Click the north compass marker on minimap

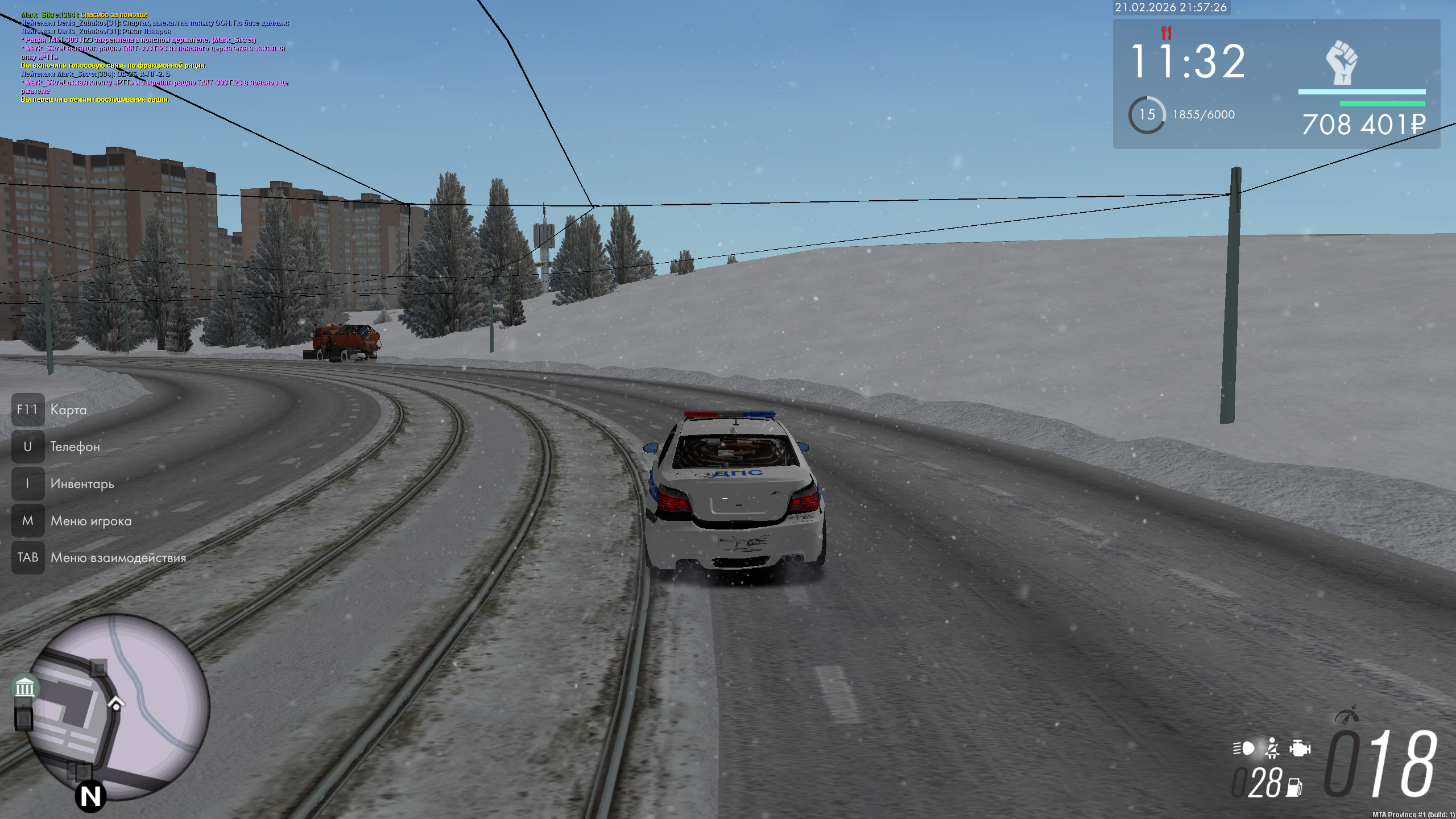tap(90, 796)
